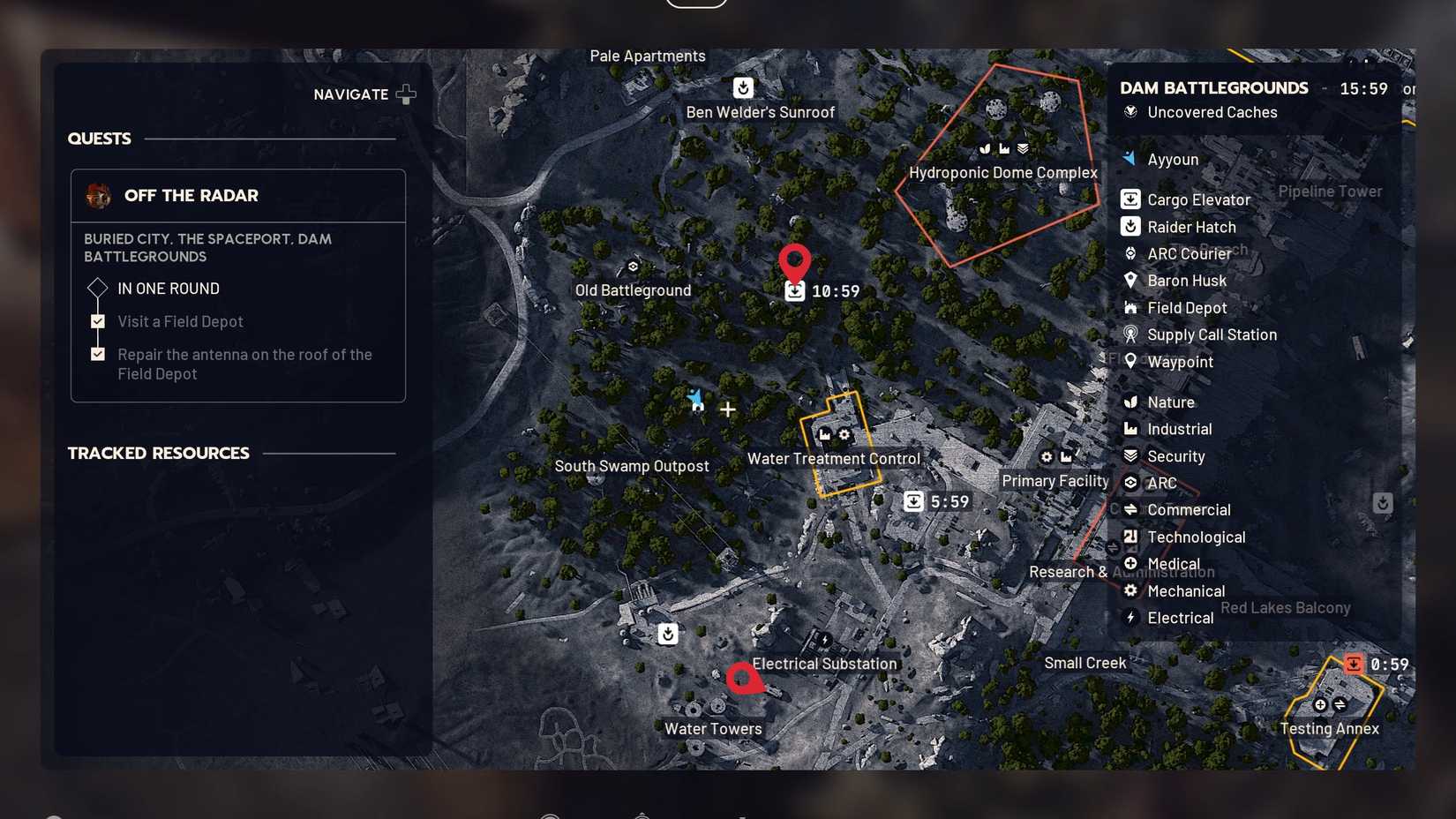Image resolution: width=1456 pixels, height=819 pixels.
Task: Collapse the QUESTS section header
Action: tap(99, 138)
